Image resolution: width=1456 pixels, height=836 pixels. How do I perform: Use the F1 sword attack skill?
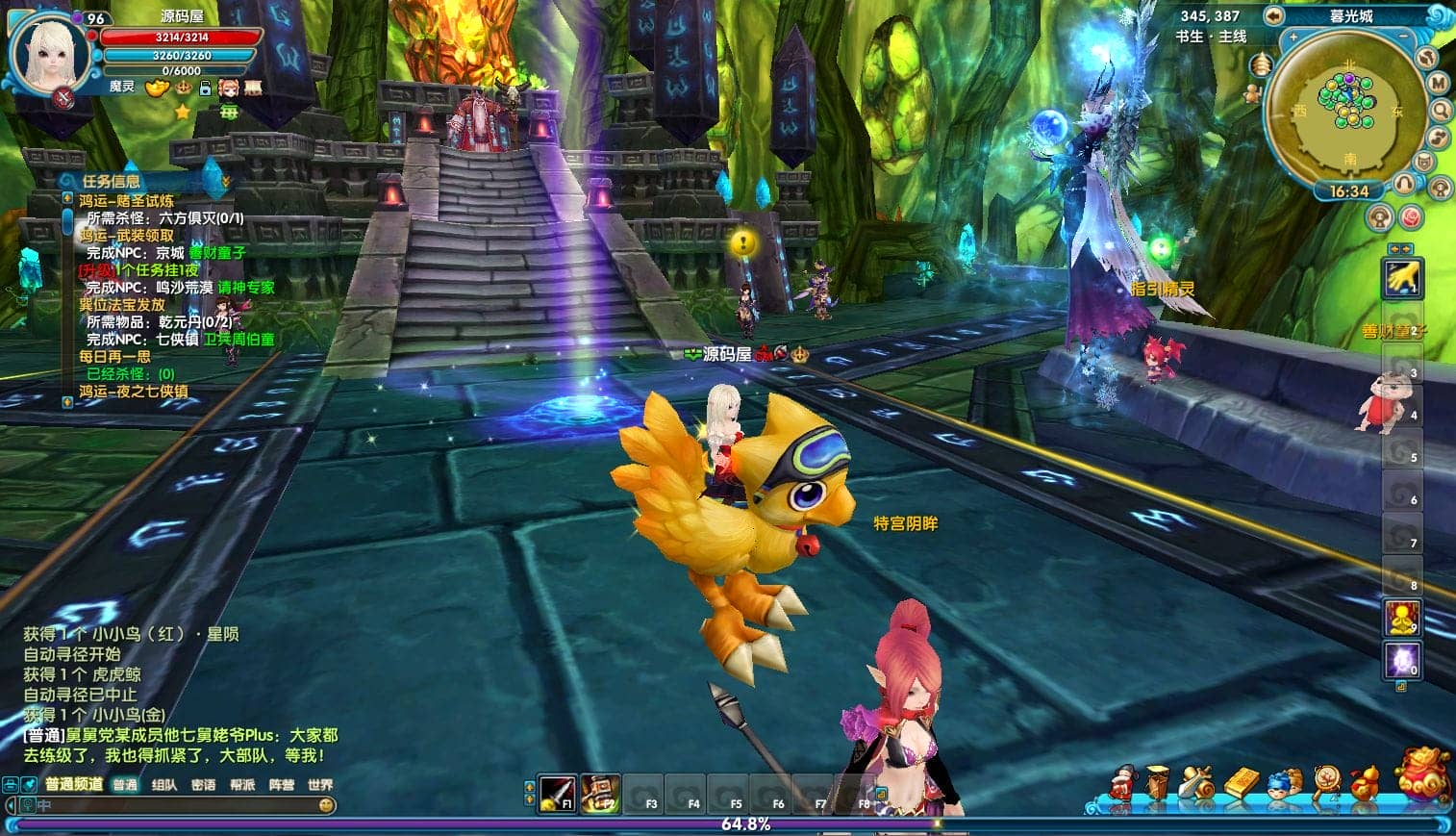(x=557, y=794)
